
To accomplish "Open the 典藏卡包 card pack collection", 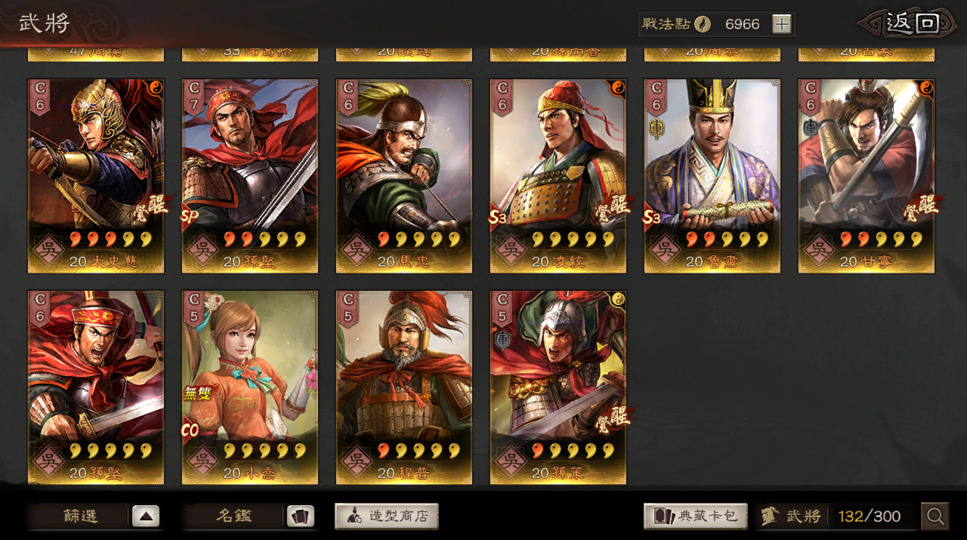I will click(x=695, y=516).
